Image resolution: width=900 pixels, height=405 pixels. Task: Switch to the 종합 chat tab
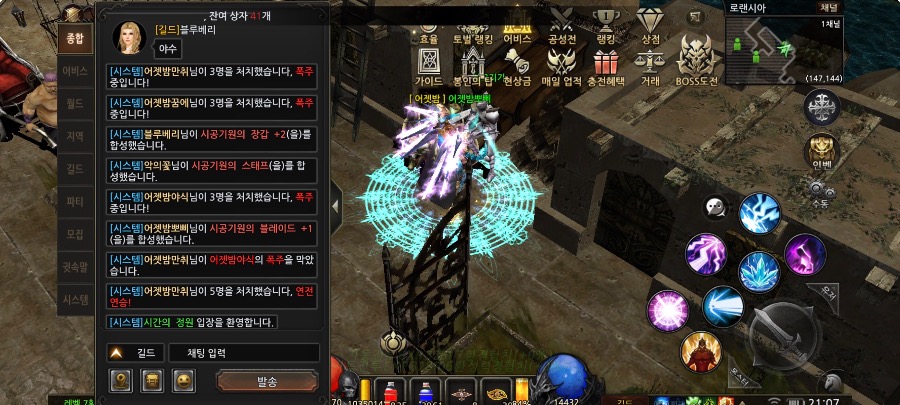[x=73, y=41]
